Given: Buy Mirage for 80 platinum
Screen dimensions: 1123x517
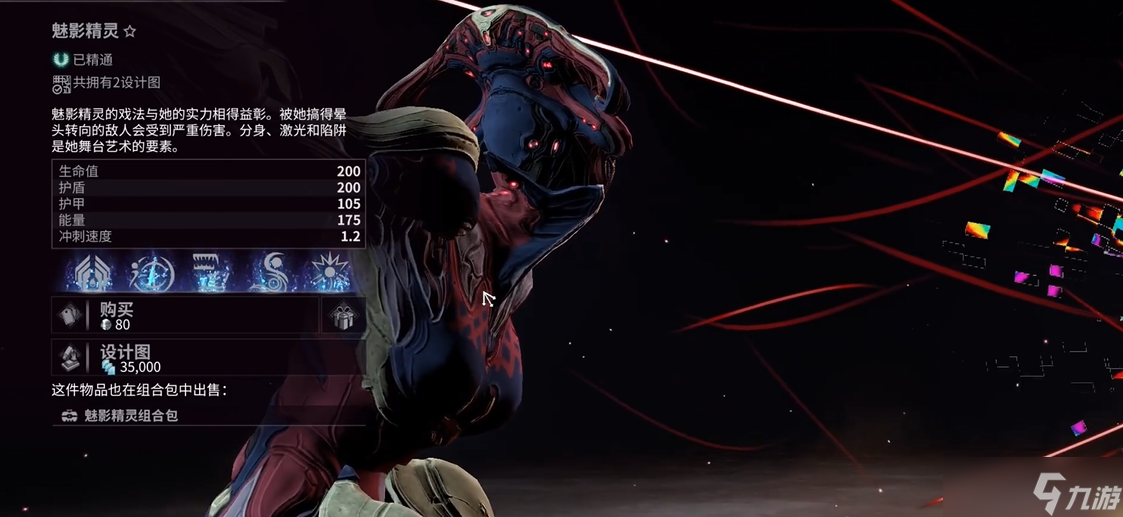Looking at the screenshot, I should [x=185, y=315].
